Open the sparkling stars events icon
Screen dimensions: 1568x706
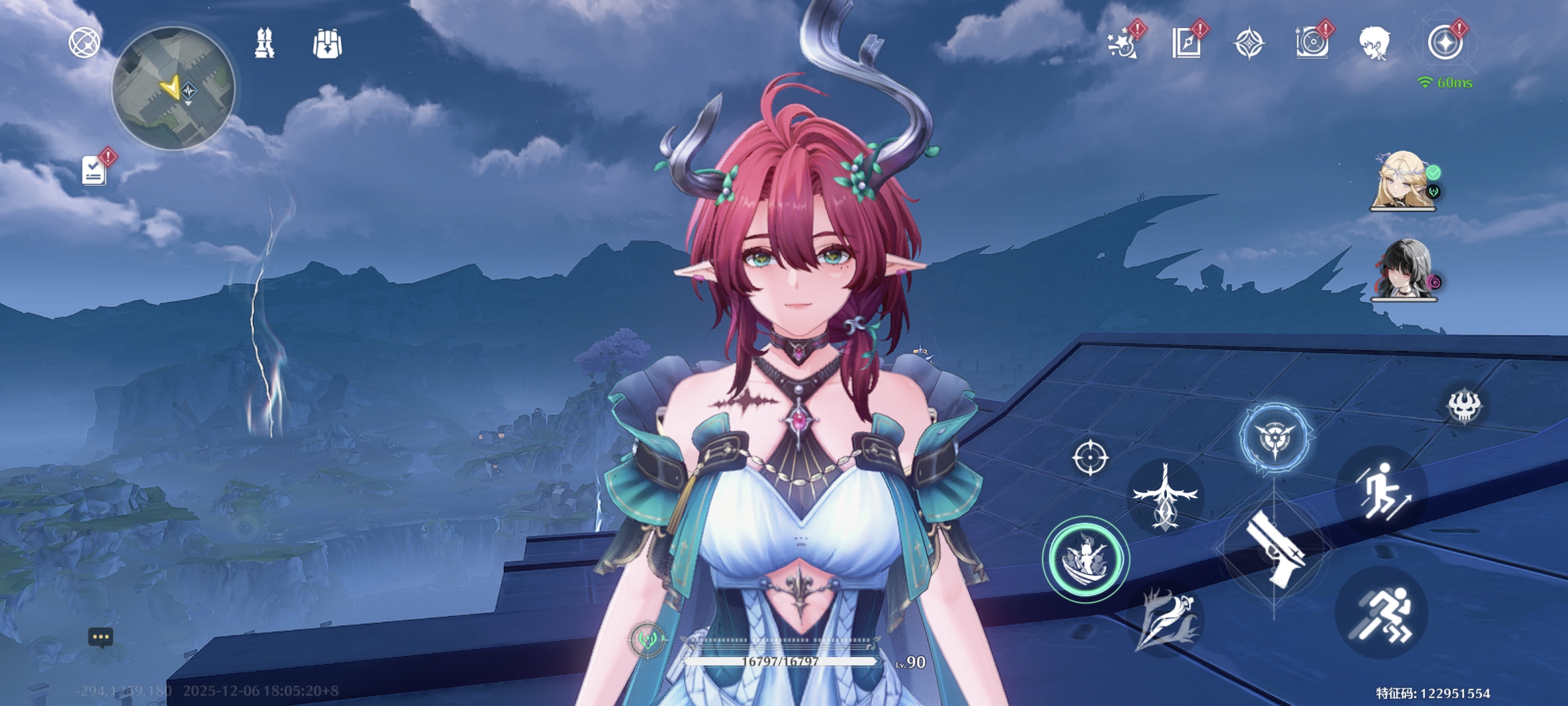[1122, 43]
